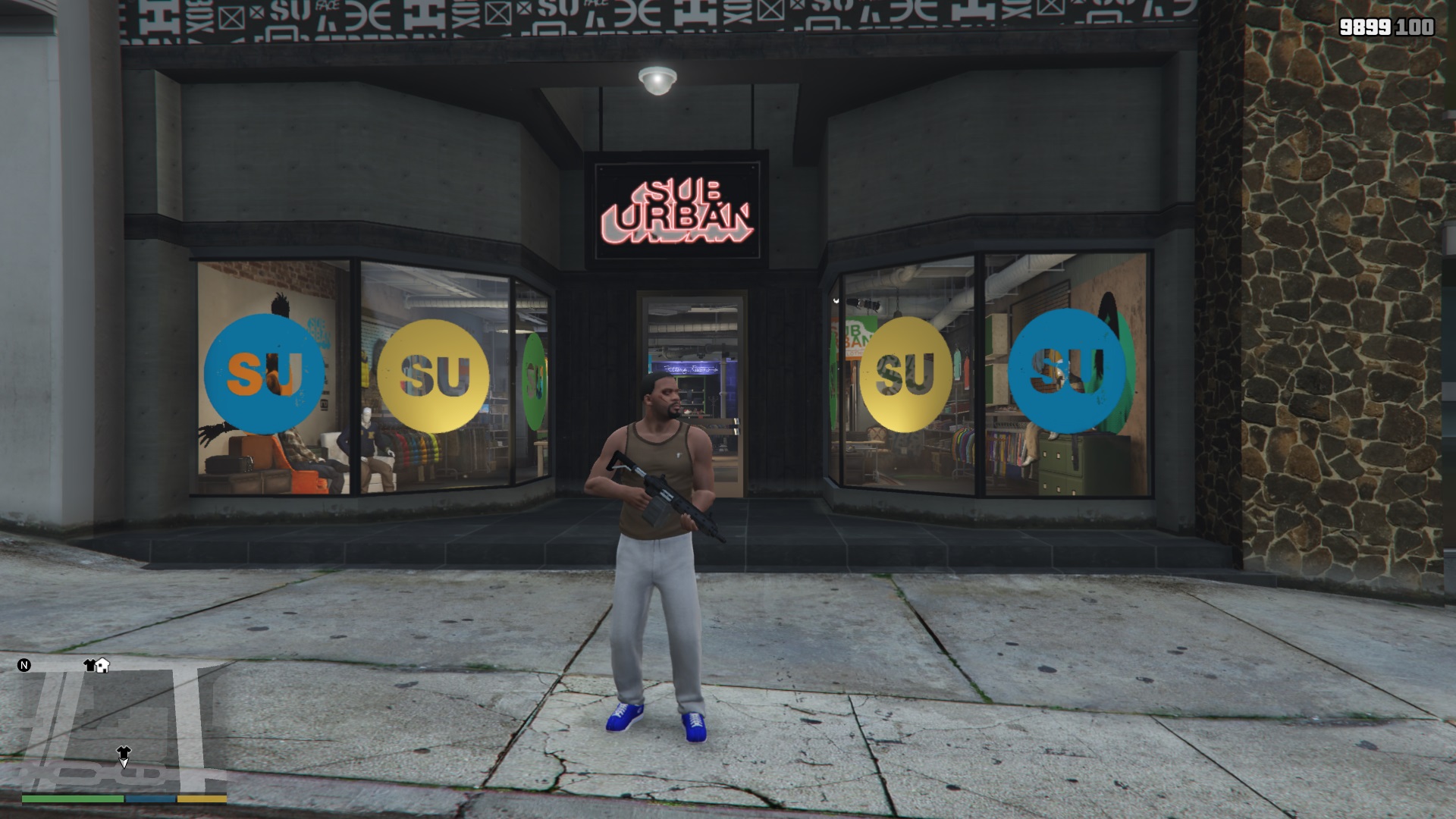Select the neon SUBURBAN sign above the entrance
Screen dimensions: 1456x819
click(677, 210)
